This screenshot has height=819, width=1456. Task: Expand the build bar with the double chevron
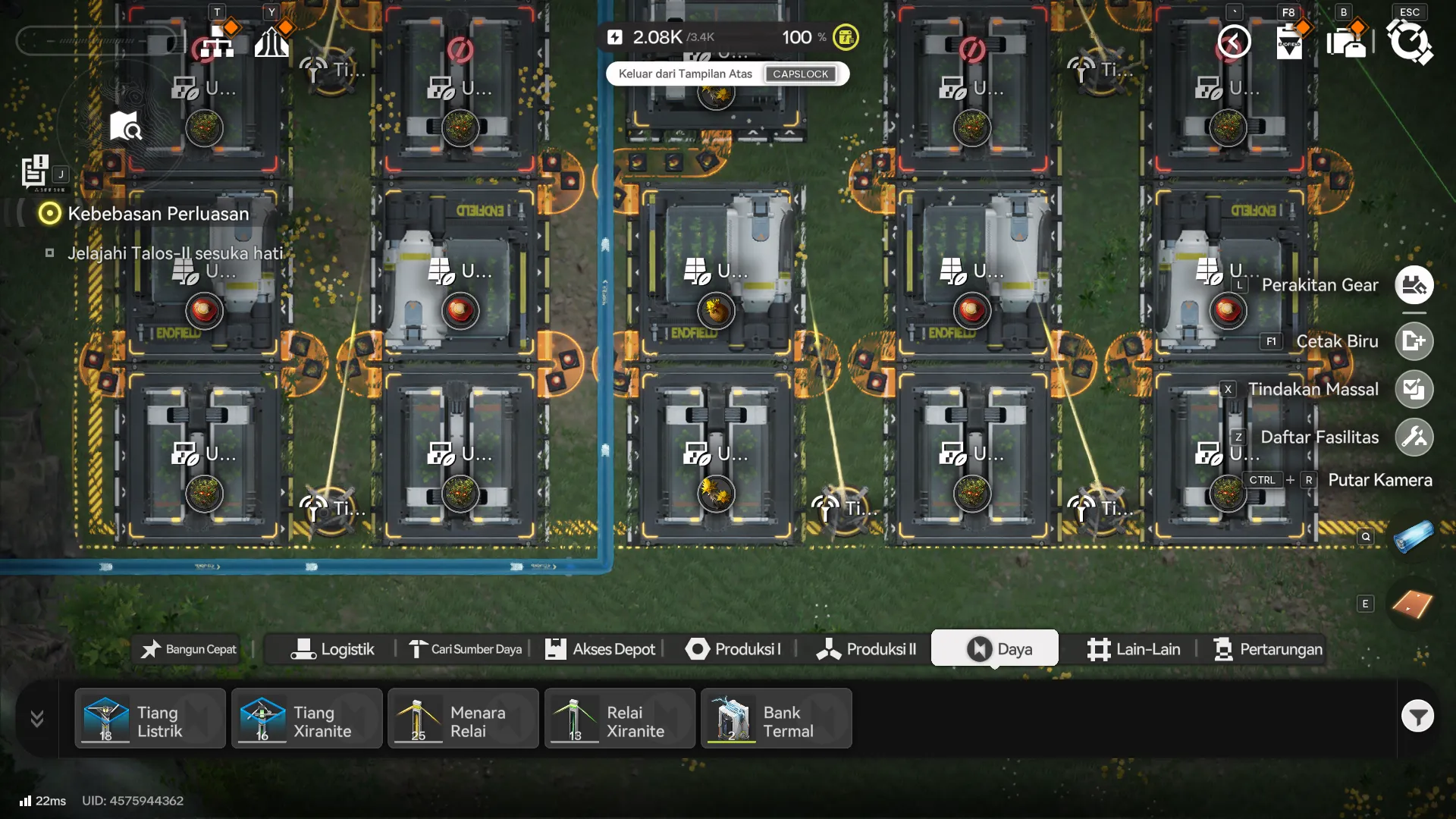point(36,718)
